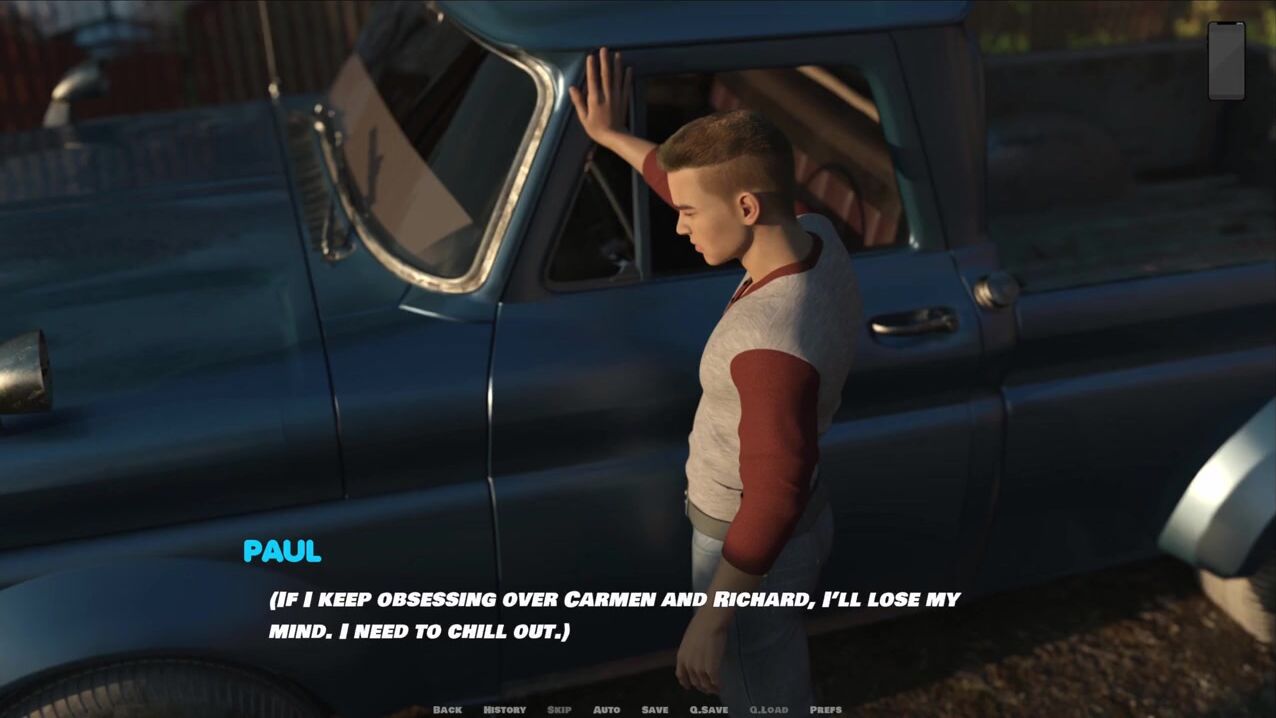Viewport: 1276px width, 718px height.
Task: Open Prefs settings
Action: pyautogui.click(x=825, y=710)
